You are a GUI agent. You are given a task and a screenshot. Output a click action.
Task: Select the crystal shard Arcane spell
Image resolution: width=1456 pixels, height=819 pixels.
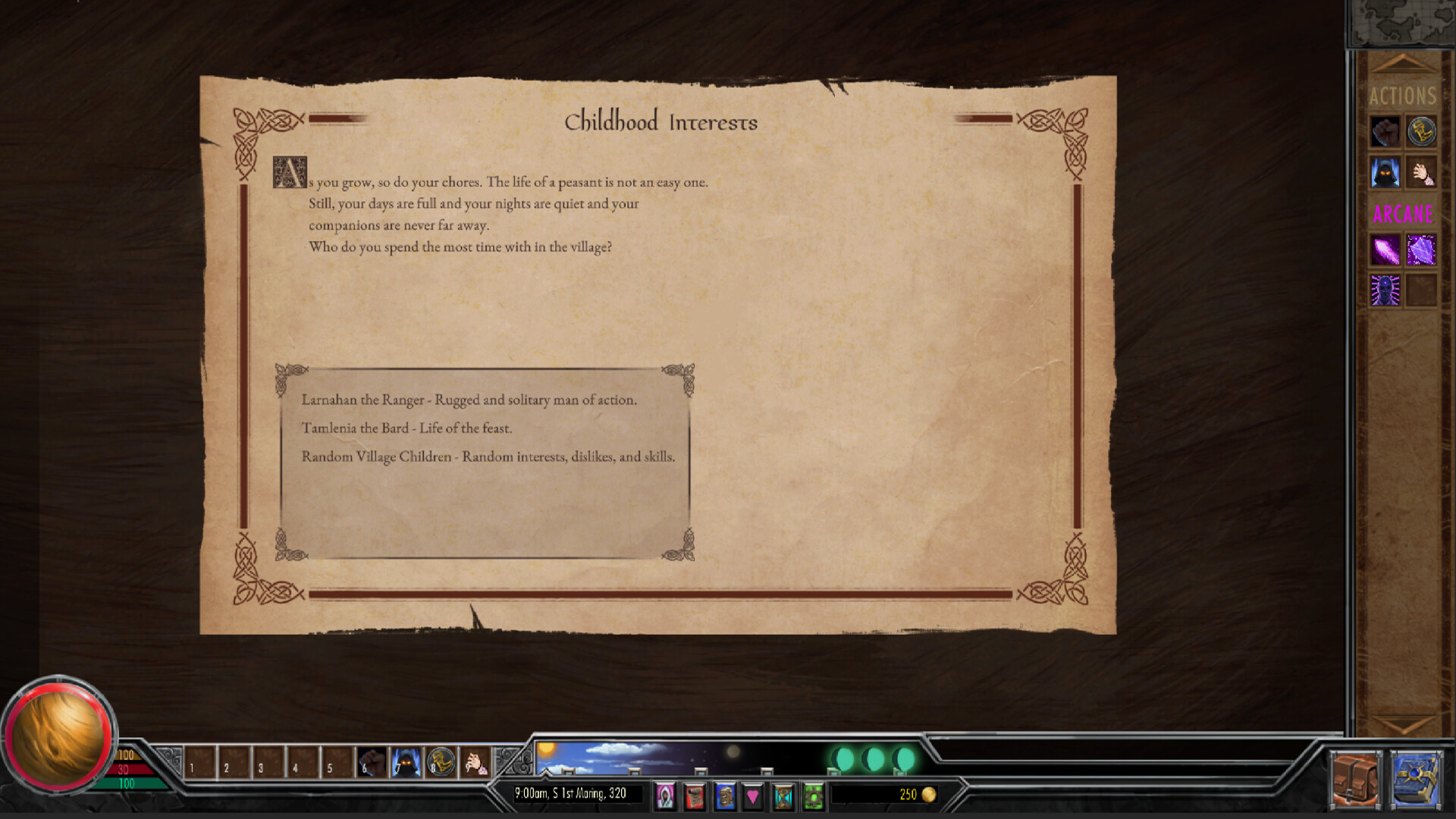coord(1420,250)
